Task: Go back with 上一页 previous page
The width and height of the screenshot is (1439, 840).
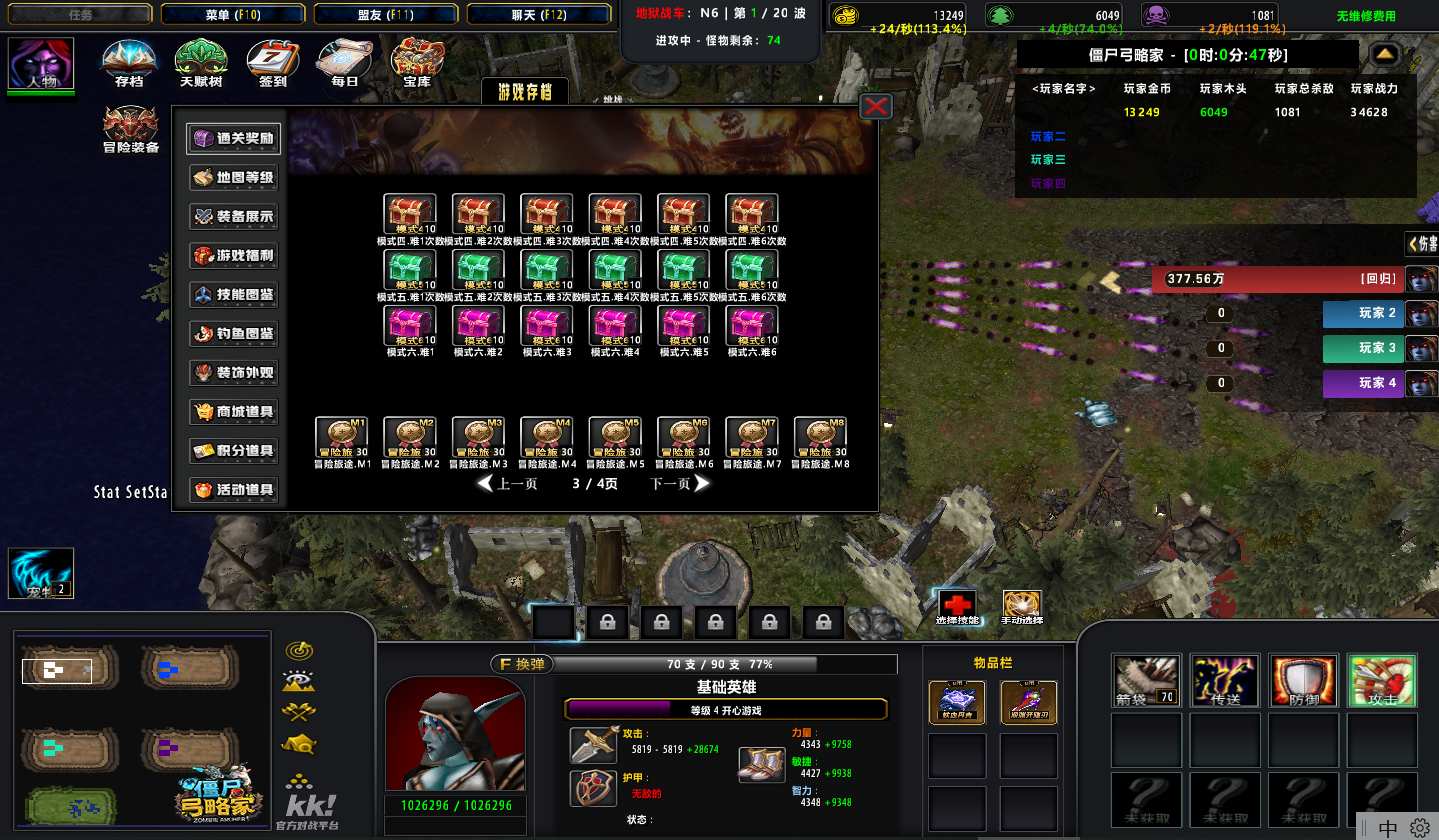Action: (508, 484)
